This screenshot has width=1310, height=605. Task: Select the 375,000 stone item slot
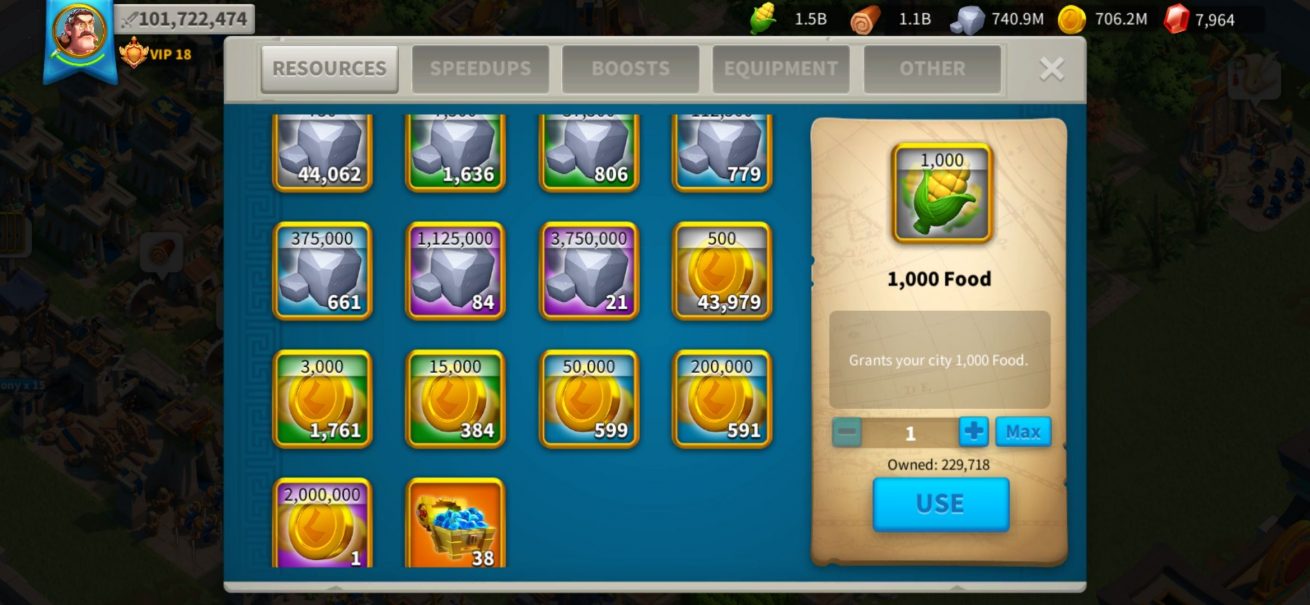[322, 271]
